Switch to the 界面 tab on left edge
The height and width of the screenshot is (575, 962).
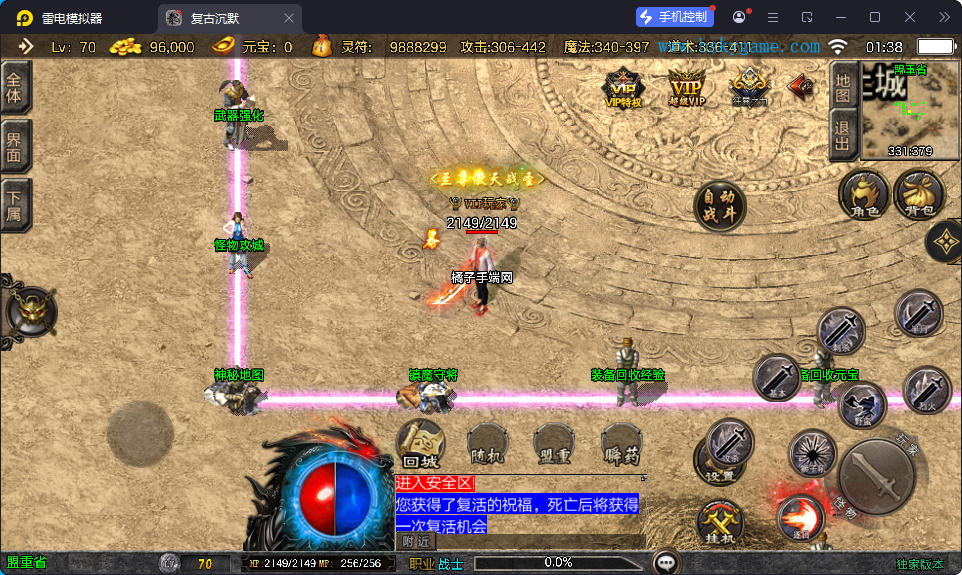[x=15, y=147]
